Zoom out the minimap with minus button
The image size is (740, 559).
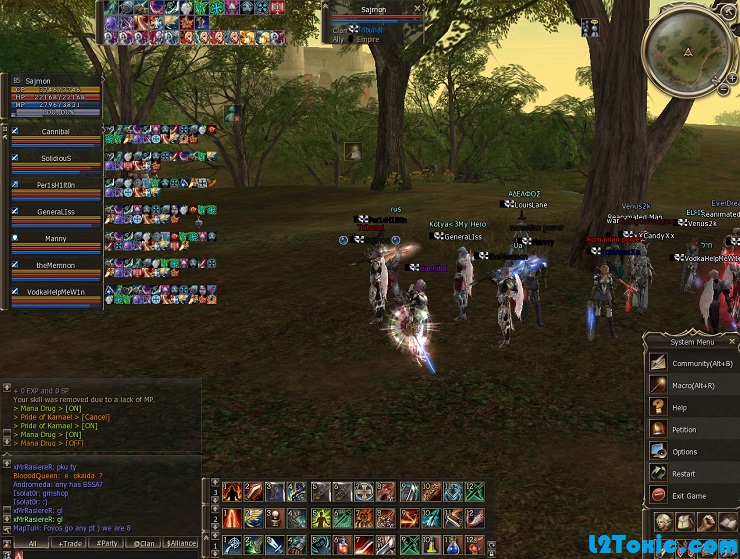pos(723,90)
